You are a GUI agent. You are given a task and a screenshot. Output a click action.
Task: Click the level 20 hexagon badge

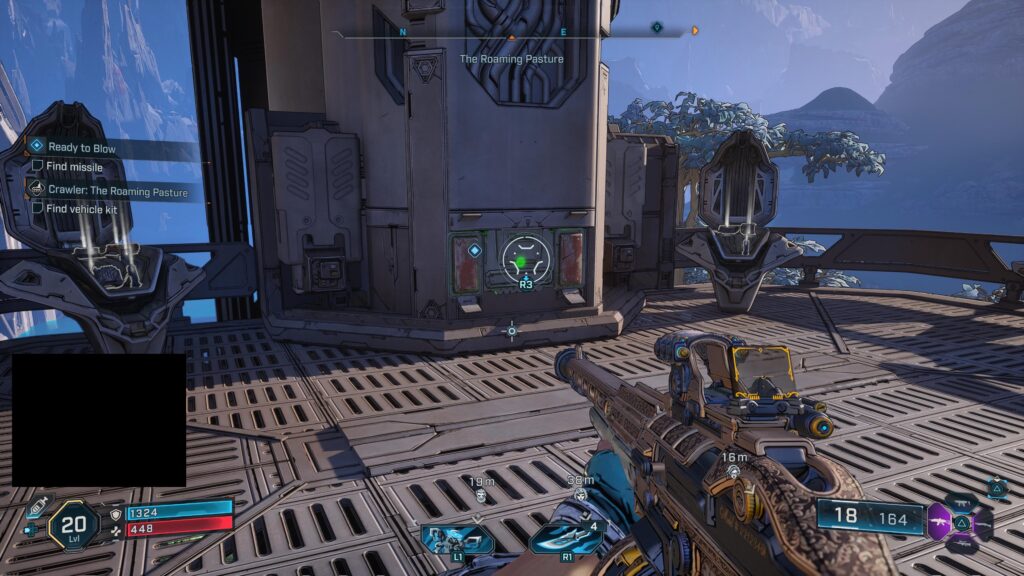coord(75,523)
